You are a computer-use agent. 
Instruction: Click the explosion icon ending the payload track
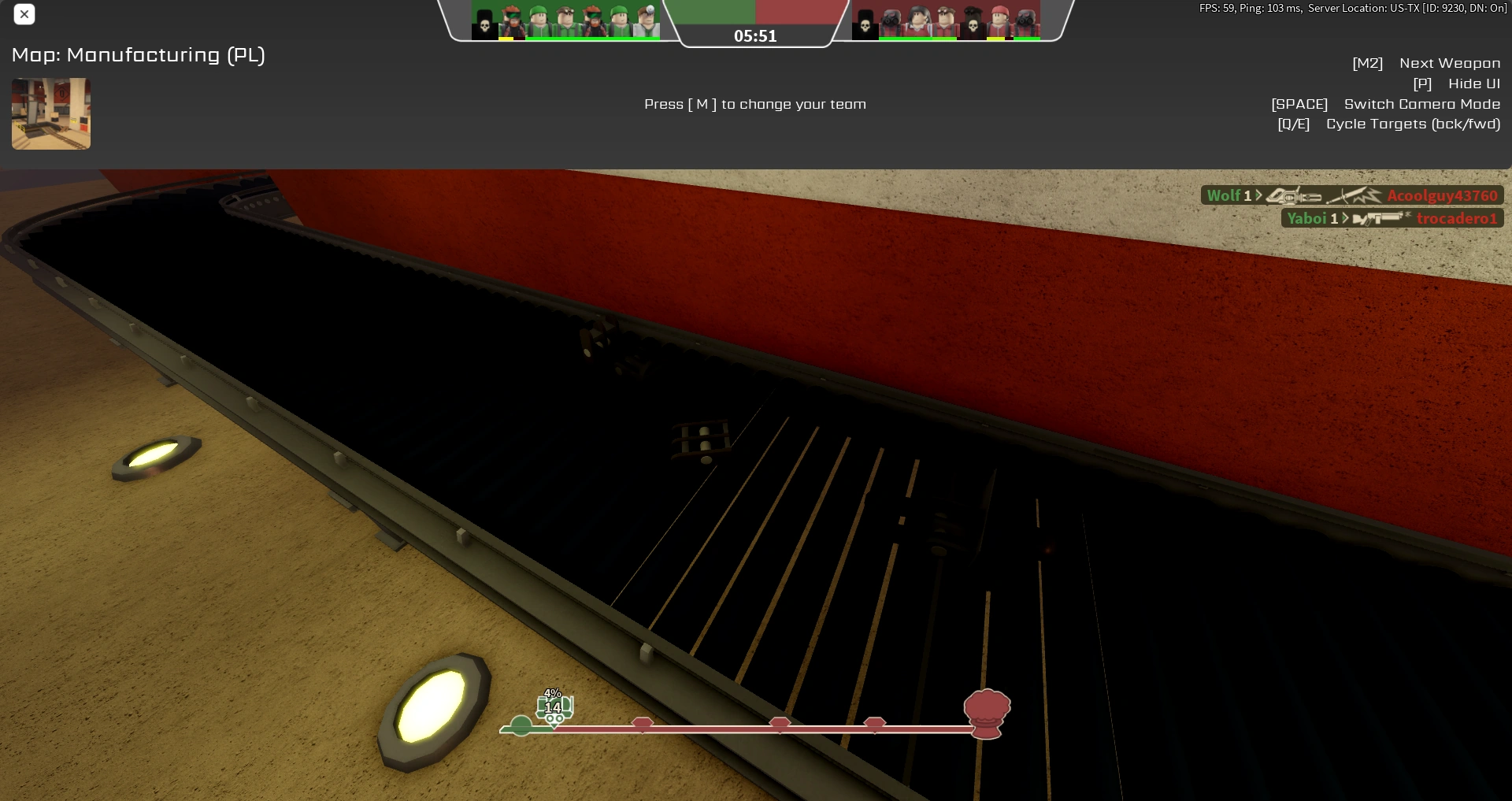987,714
